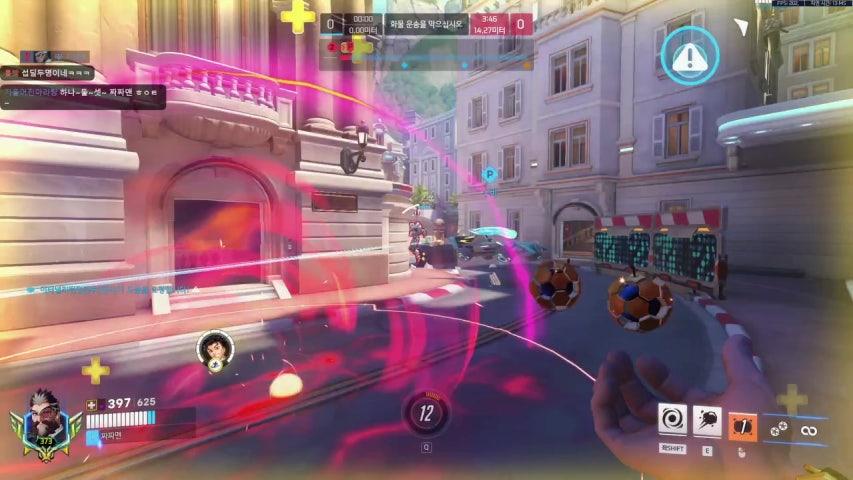Viewport: 853px width, 480px height.
Task: Click the warning triangle alert icon
Action: point(689,55)
